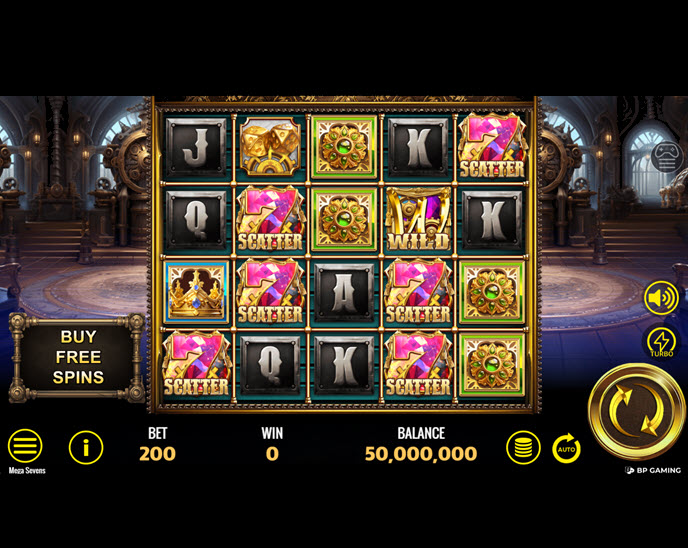
Task: Enable Auto spin mode
Action: [566, 448]
